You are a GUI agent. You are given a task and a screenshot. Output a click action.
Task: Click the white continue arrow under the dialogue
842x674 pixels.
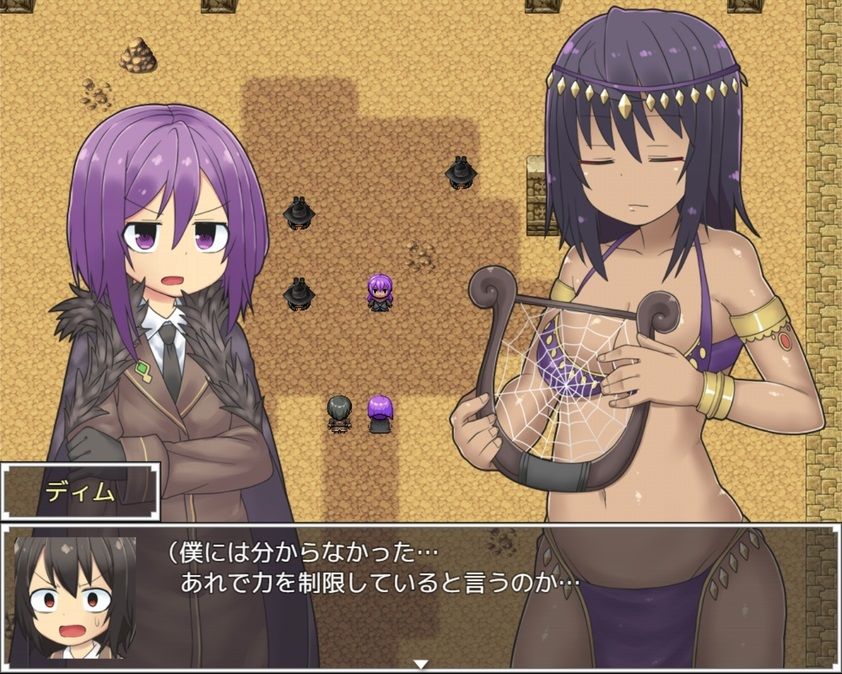[421, 663]
